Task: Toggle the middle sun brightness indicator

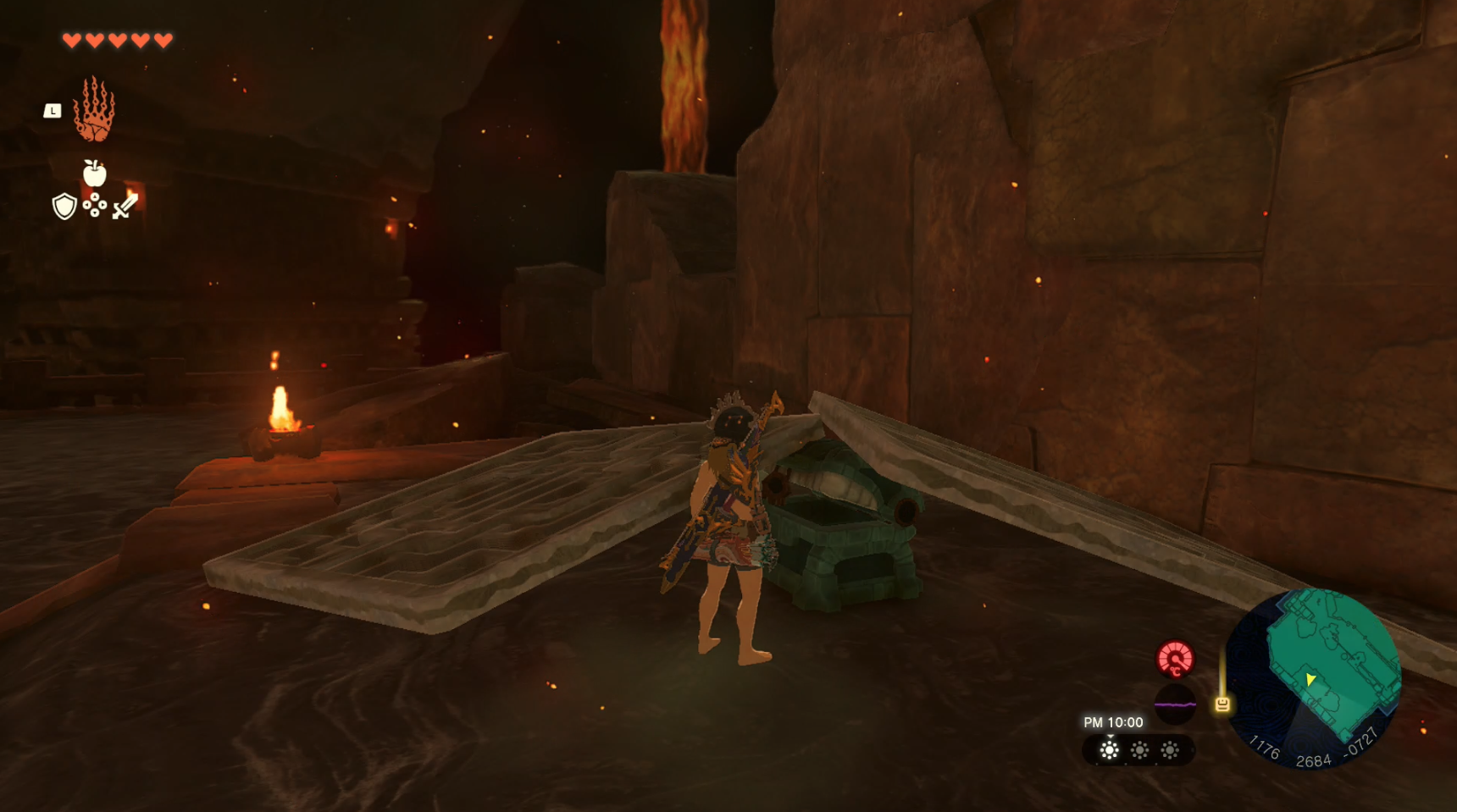Action: (1141, 749)
